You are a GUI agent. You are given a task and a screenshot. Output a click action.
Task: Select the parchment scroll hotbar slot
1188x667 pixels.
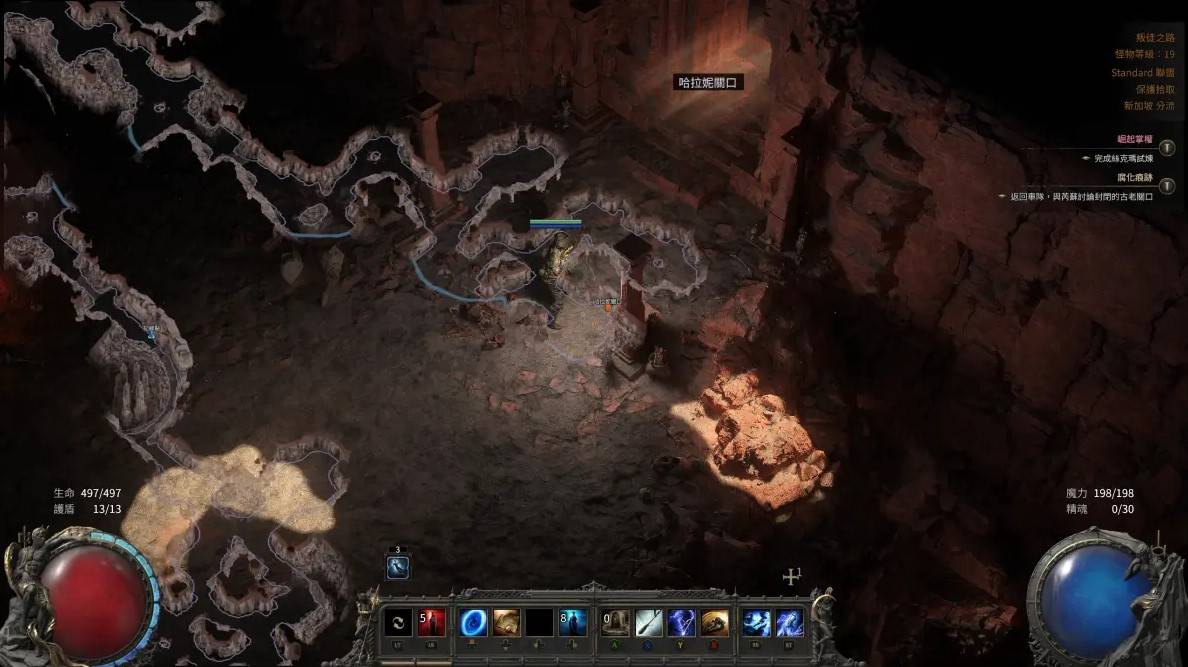pos(507,623)
